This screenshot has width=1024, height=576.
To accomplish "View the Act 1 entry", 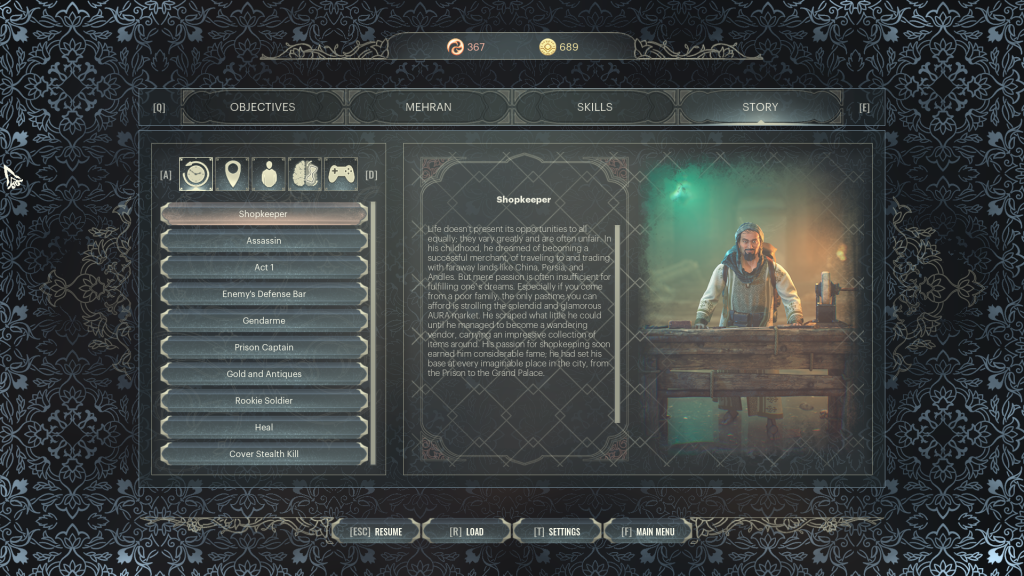I will [264, 268].
